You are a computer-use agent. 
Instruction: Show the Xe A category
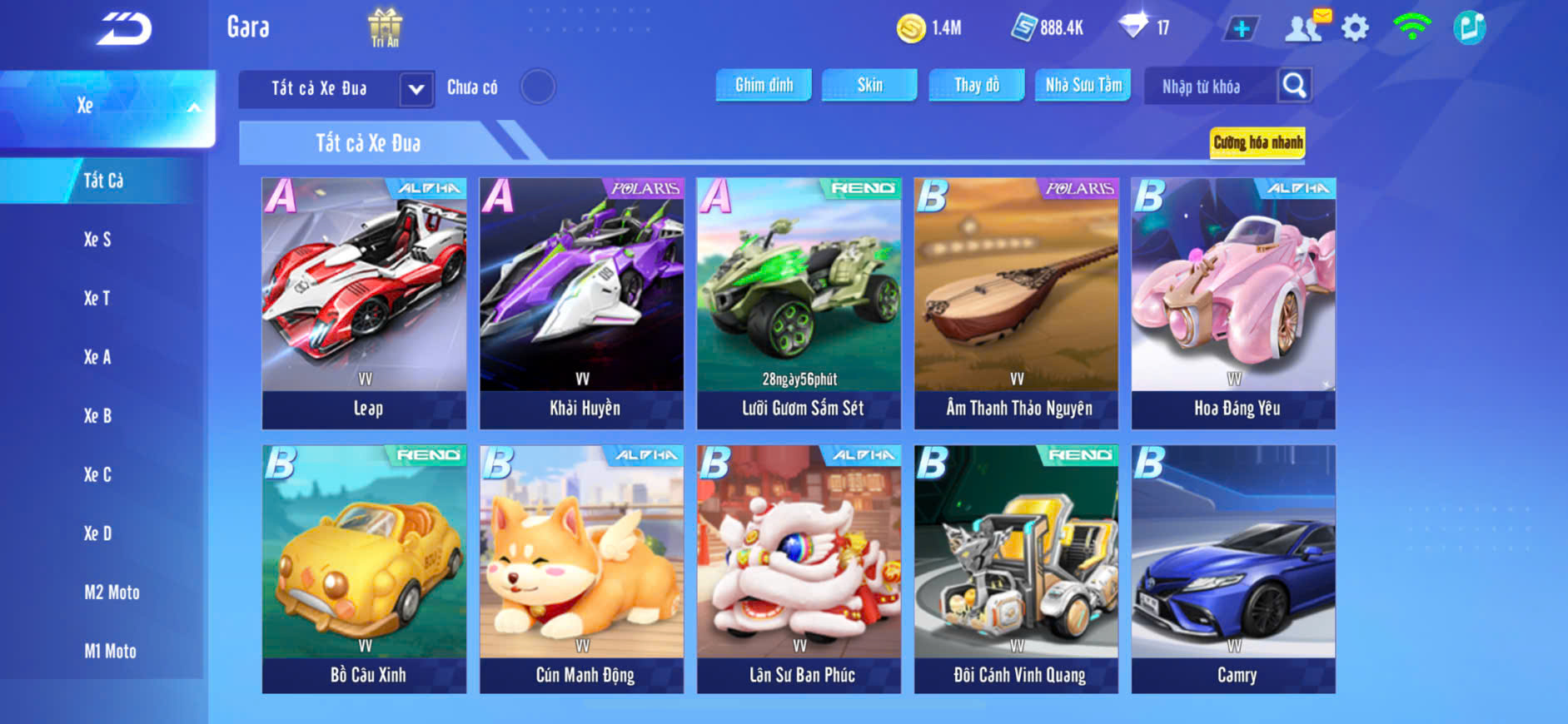point(97,357)
